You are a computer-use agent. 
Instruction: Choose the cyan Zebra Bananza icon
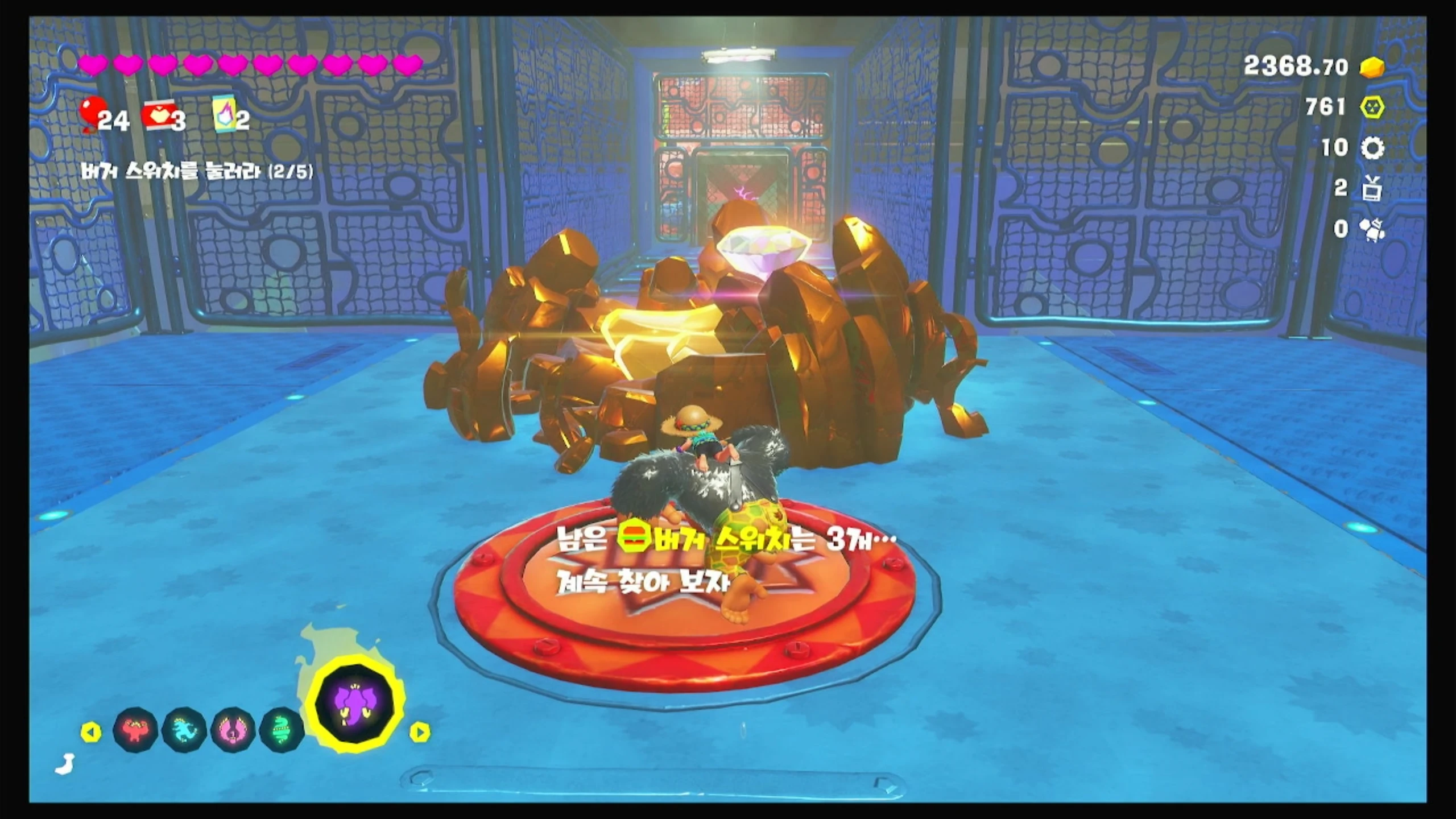pos(184,730)
